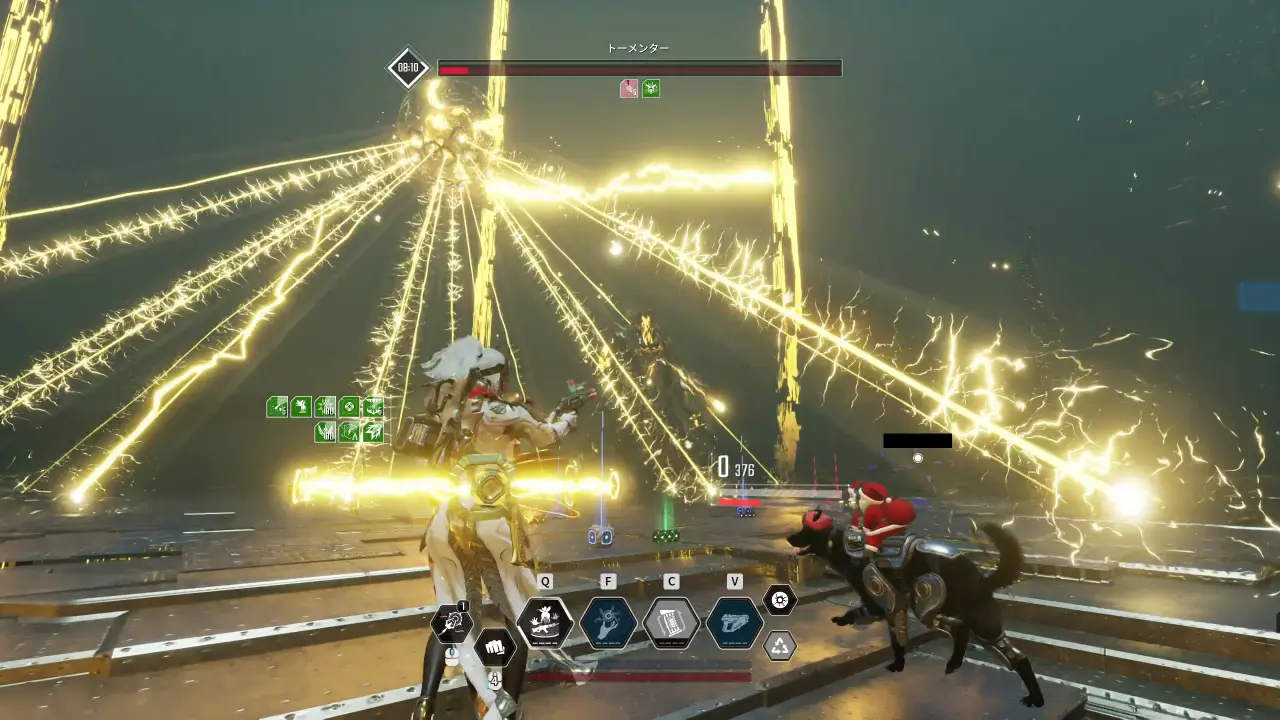Click the small gear-shaped hexagon icon
The width and height of the screenshot is (1280, 720).
[x=780, y=600]
